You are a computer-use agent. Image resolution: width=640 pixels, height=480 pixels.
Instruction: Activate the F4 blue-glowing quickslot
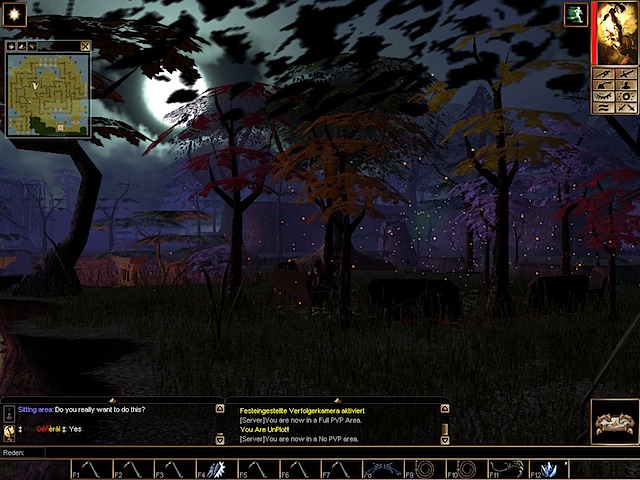tap(217, 469)
